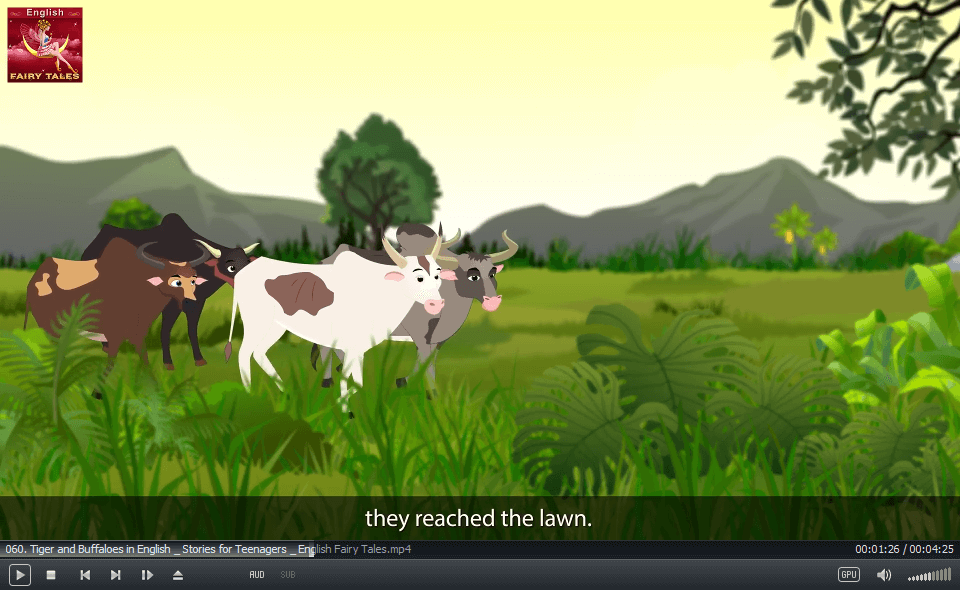Set volume on the volume bar
This screenshot has width=960, height=590.
point(930,576)
